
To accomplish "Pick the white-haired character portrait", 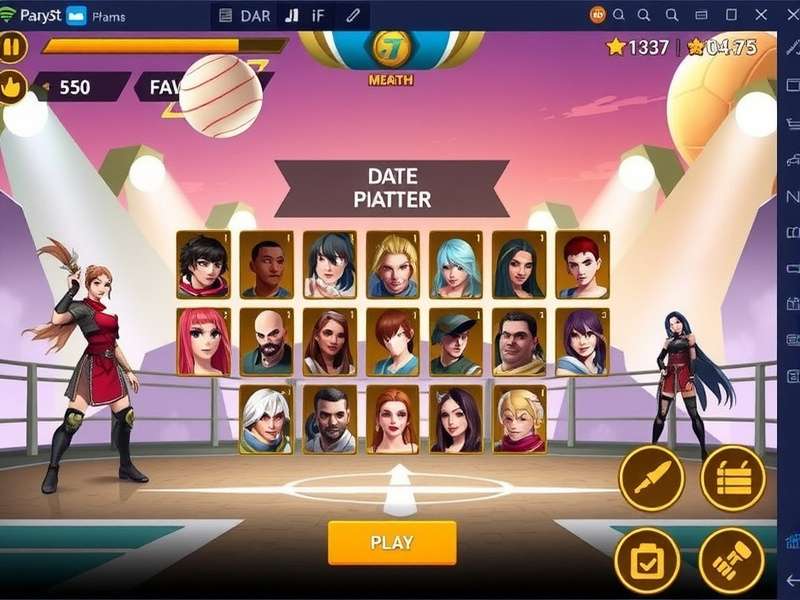I will click(267, 419).
